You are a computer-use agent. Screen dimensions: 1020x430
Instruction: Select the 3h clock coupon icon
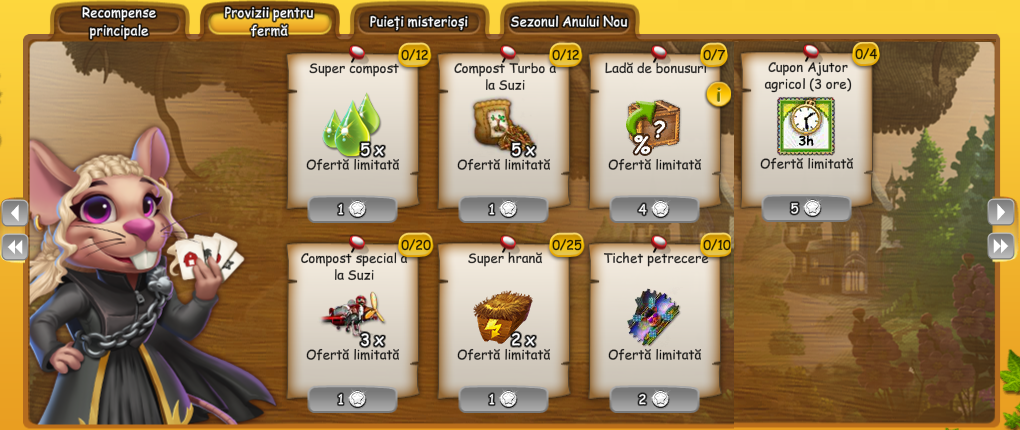(x=805, y=125)
